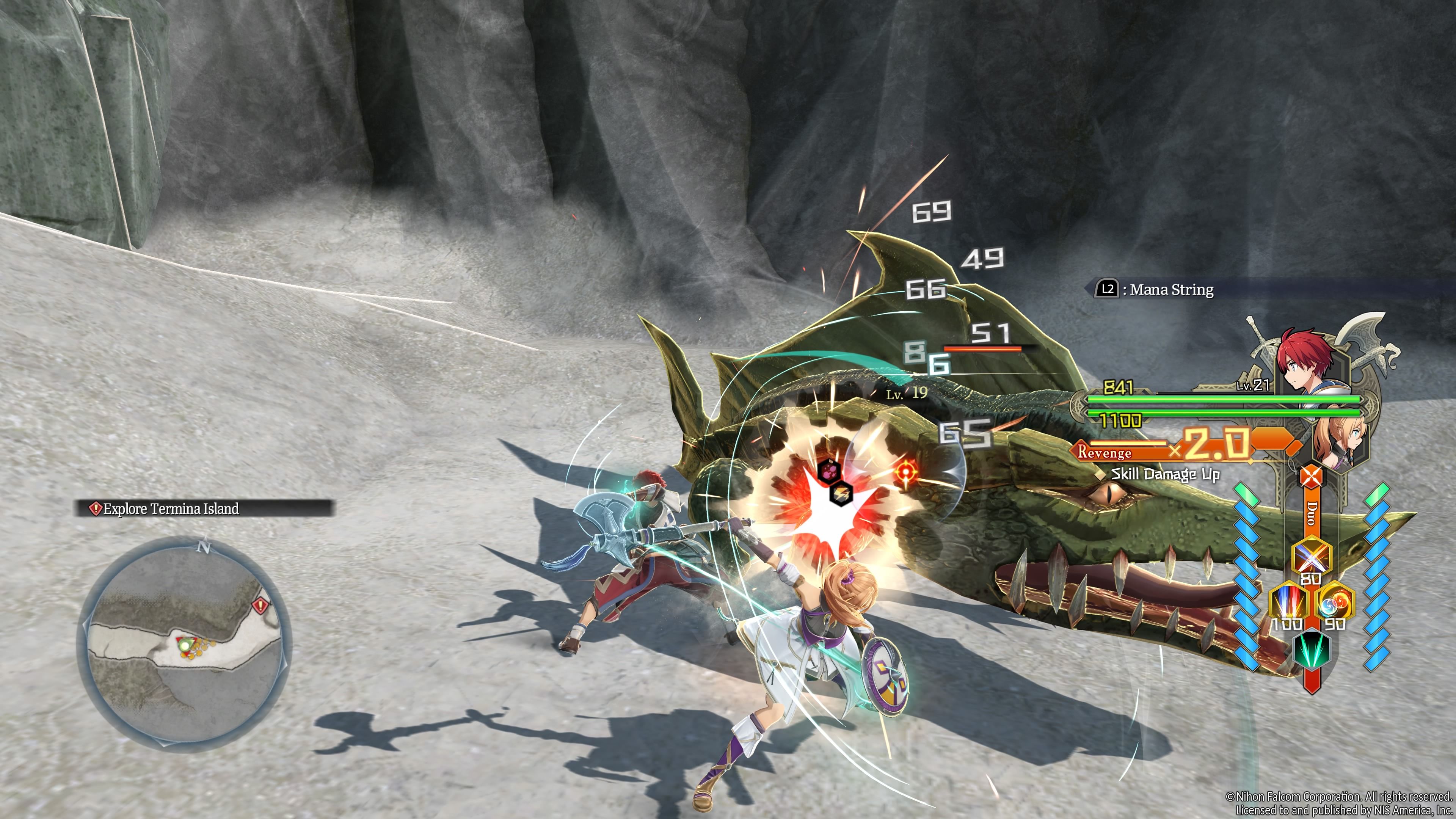
Task: Select the red exclamation marker on the minimap
Action: pos(260,606)
